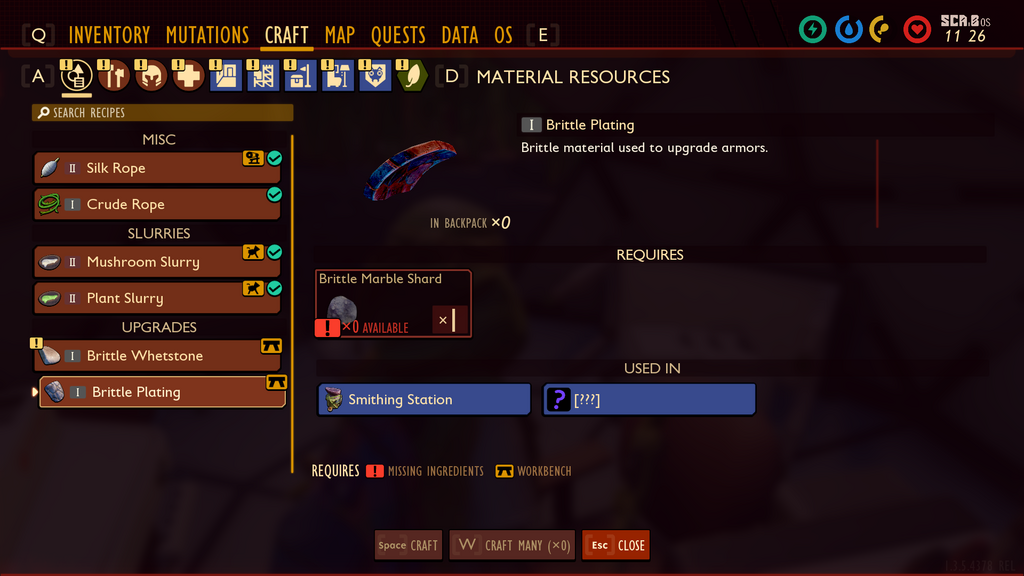Go to the Quests tab
This screenshot has height=576, width=1024.
click(x=398, y=35)
